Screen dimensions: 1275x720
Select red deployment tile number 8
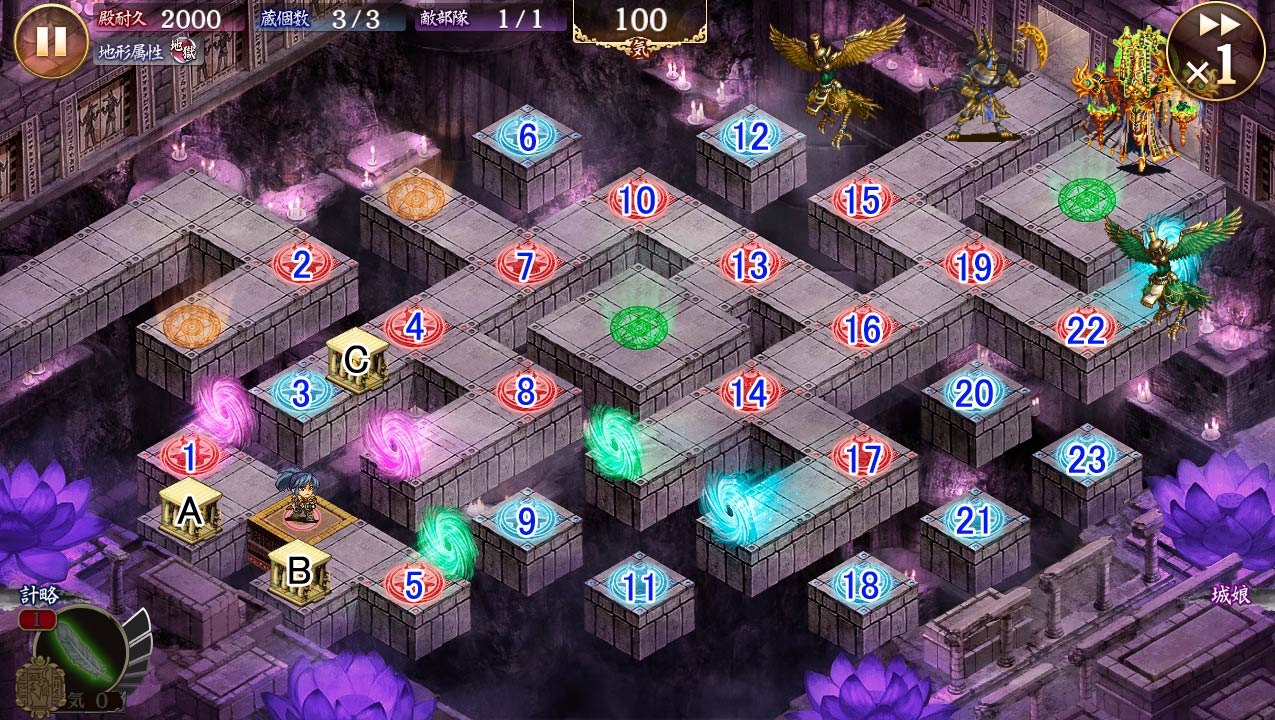[526, 393]
